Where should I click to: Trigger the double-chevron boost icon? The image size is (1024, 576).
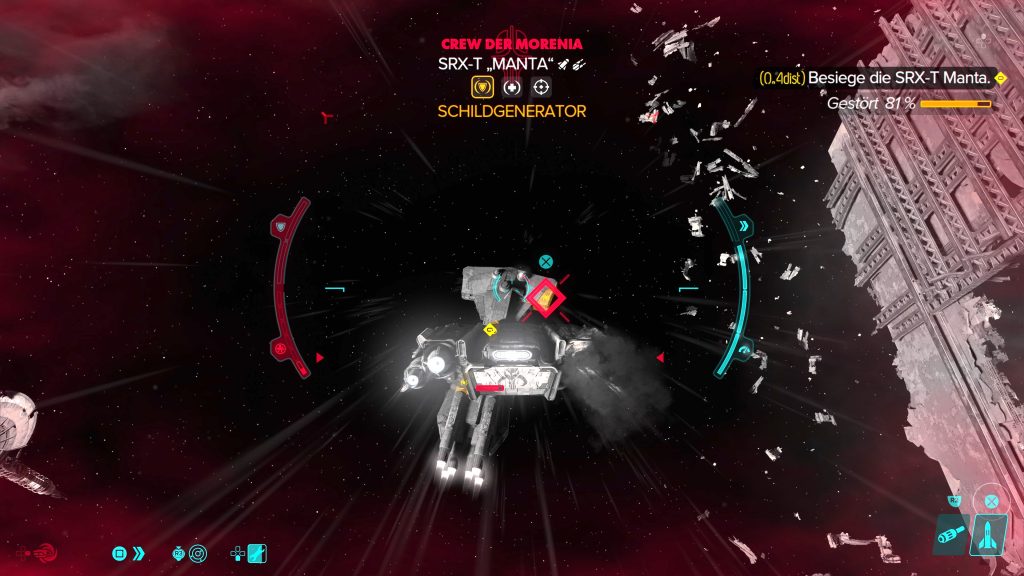(138, 552)
